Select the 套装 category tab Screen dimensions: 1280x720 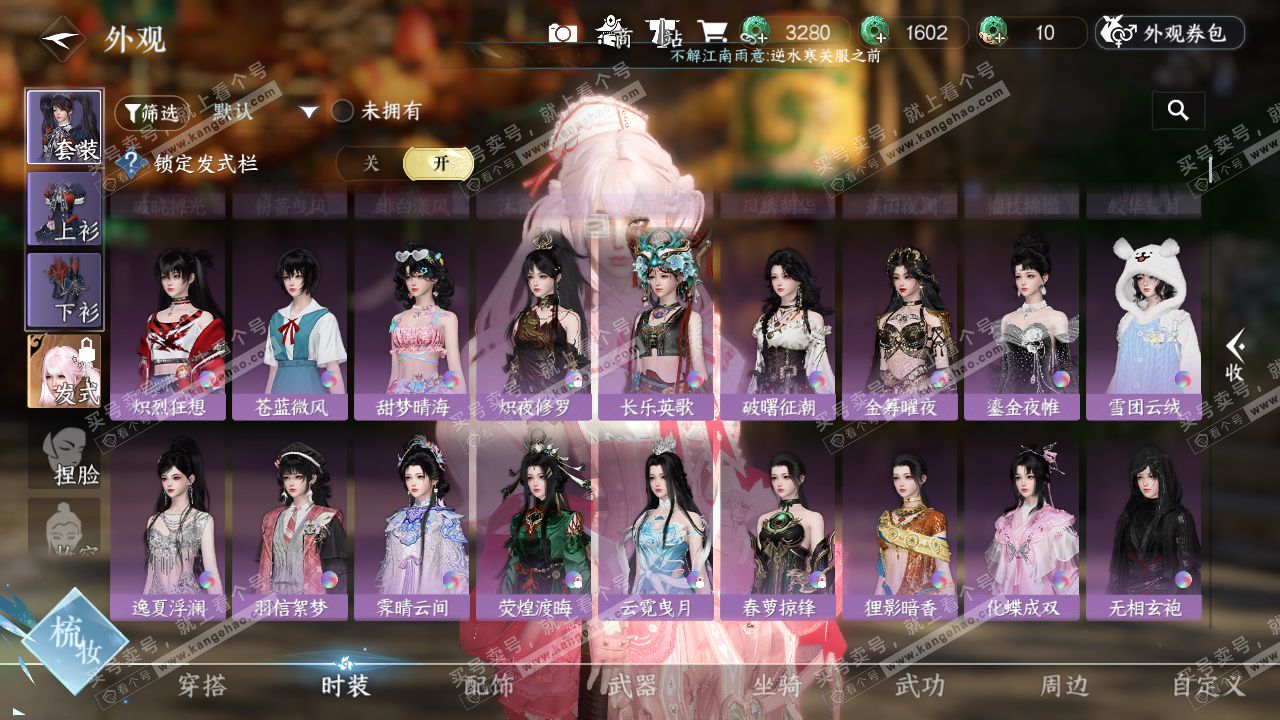pyautogui.click(x=64, y=127)
